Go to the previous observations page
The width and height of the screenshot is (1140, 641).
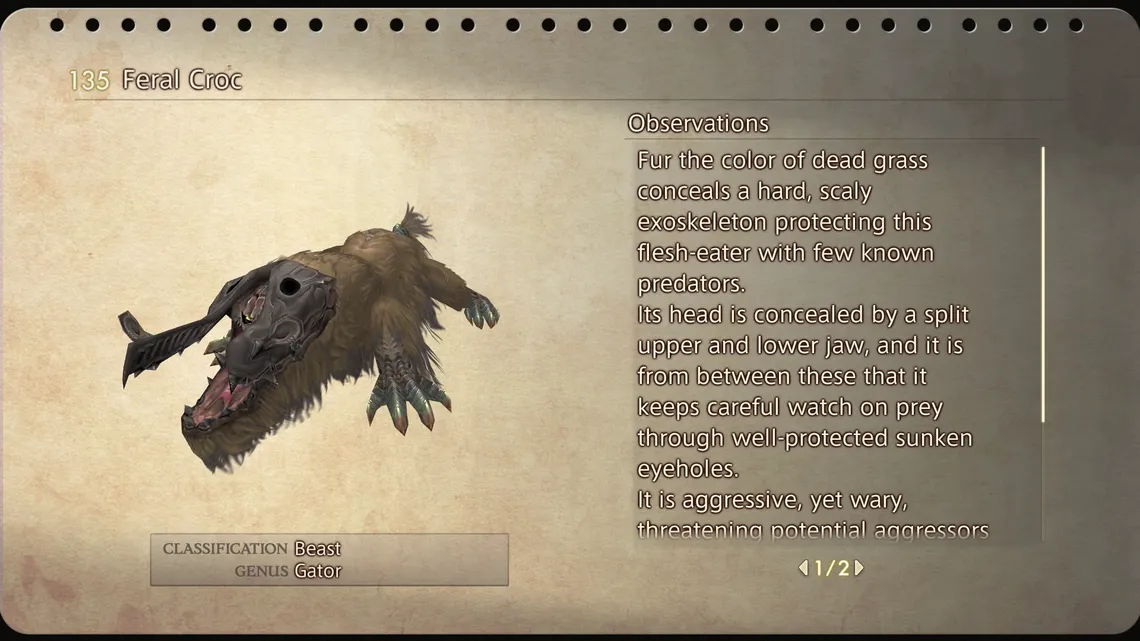(x=803, y=568)
